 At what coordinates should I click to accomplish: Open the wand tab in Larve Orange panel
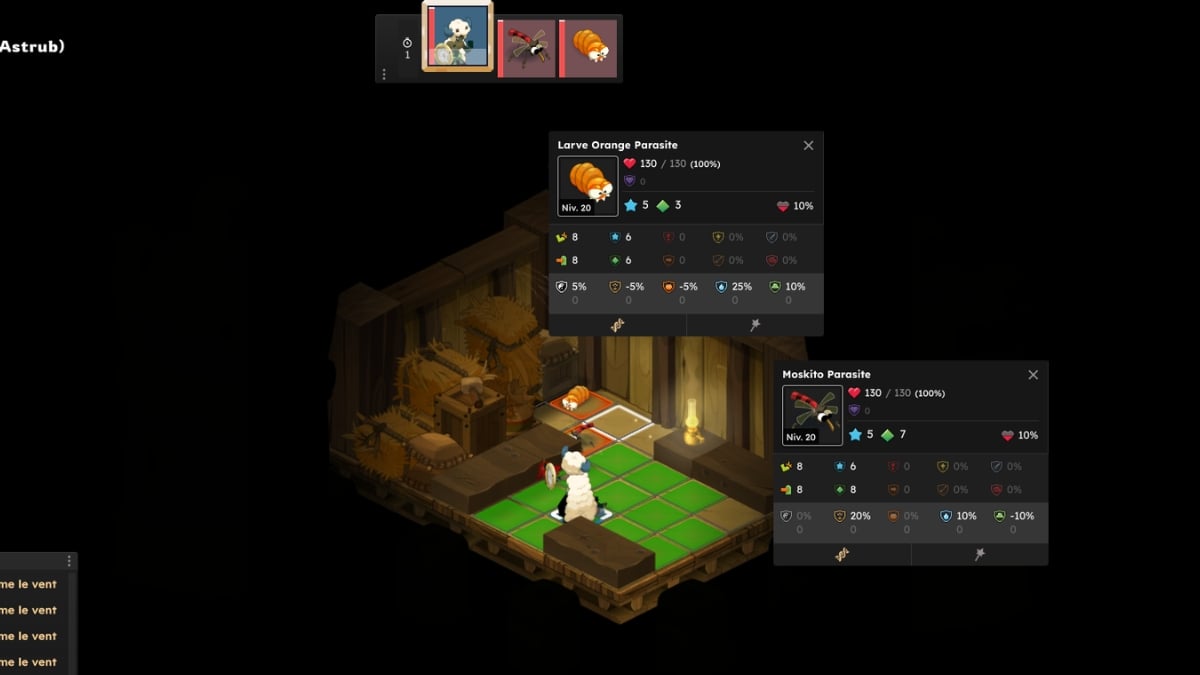(755, 325)
